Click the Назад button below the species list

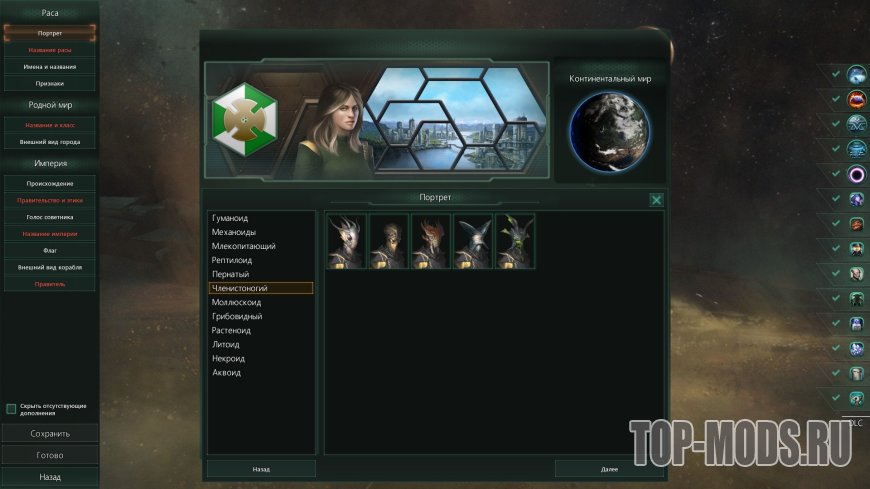pyautogui.click(x=261, y=468)
